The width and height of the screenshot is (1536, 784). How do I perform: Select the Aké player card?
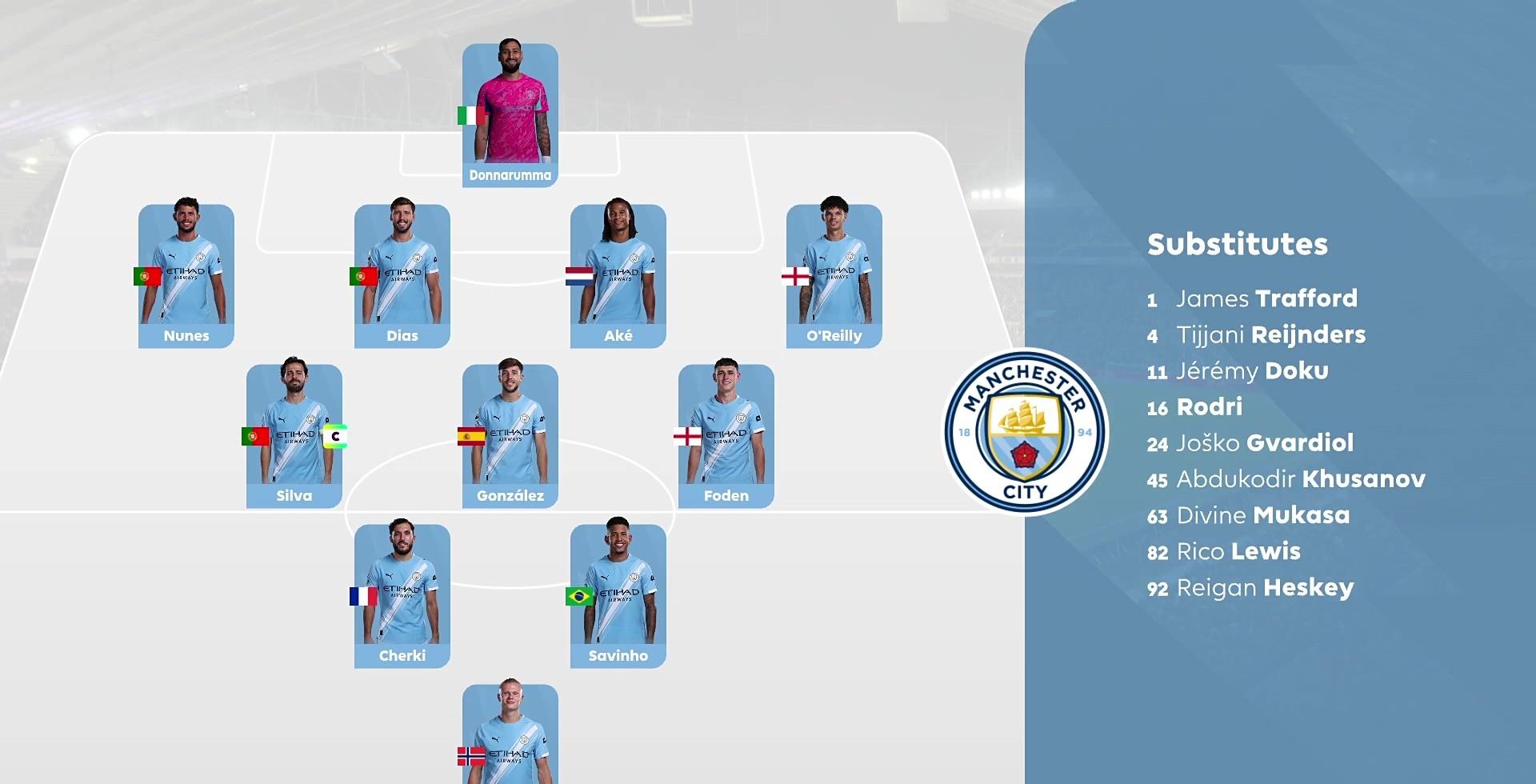(618, 276)
